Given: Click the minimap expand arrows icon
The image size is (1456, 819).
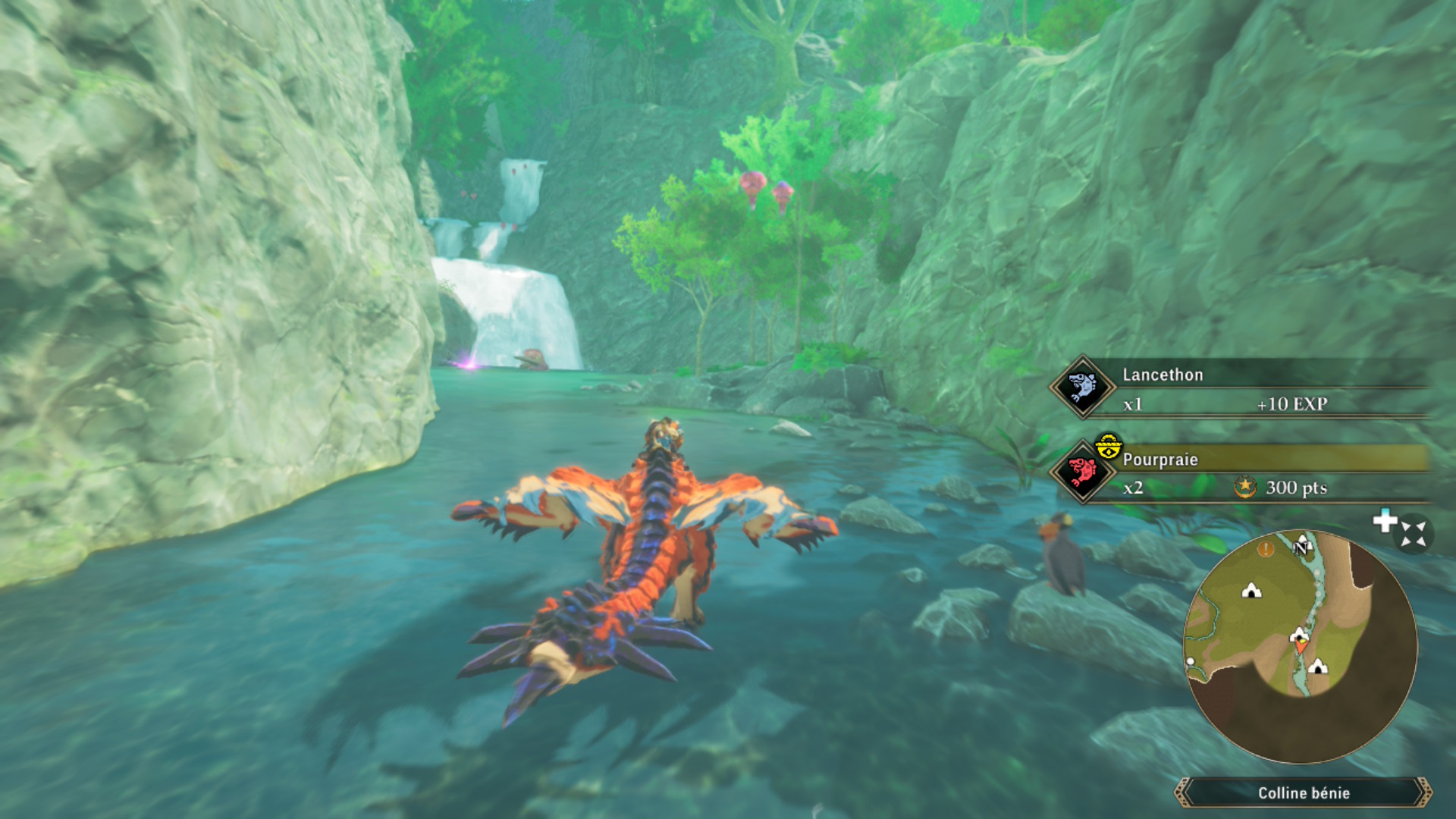Looking at the screenshot, I should (1413, 533).
